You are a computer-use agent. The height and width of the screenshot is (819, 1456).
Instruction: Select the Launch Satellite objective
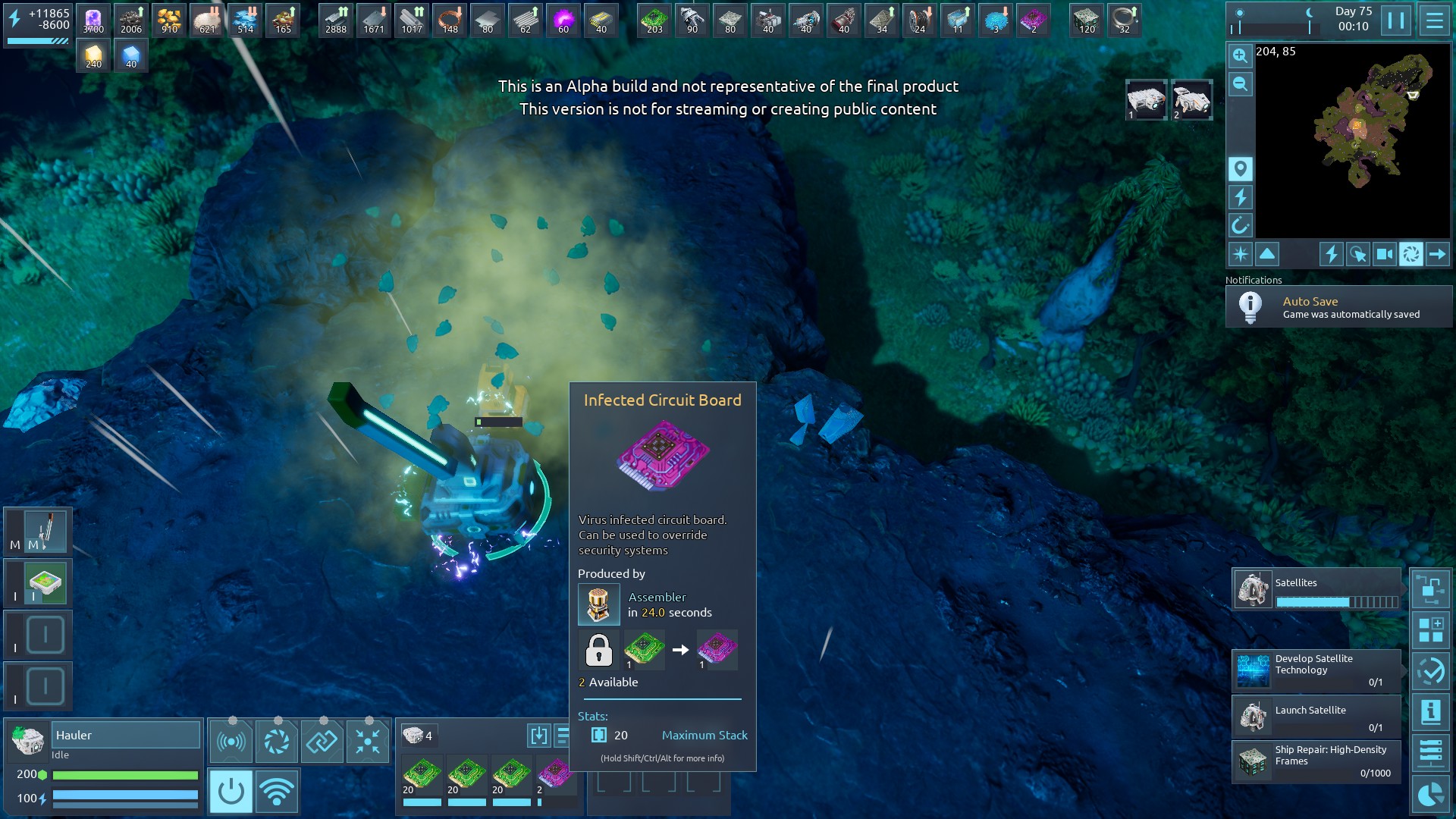coord(1316,716)
